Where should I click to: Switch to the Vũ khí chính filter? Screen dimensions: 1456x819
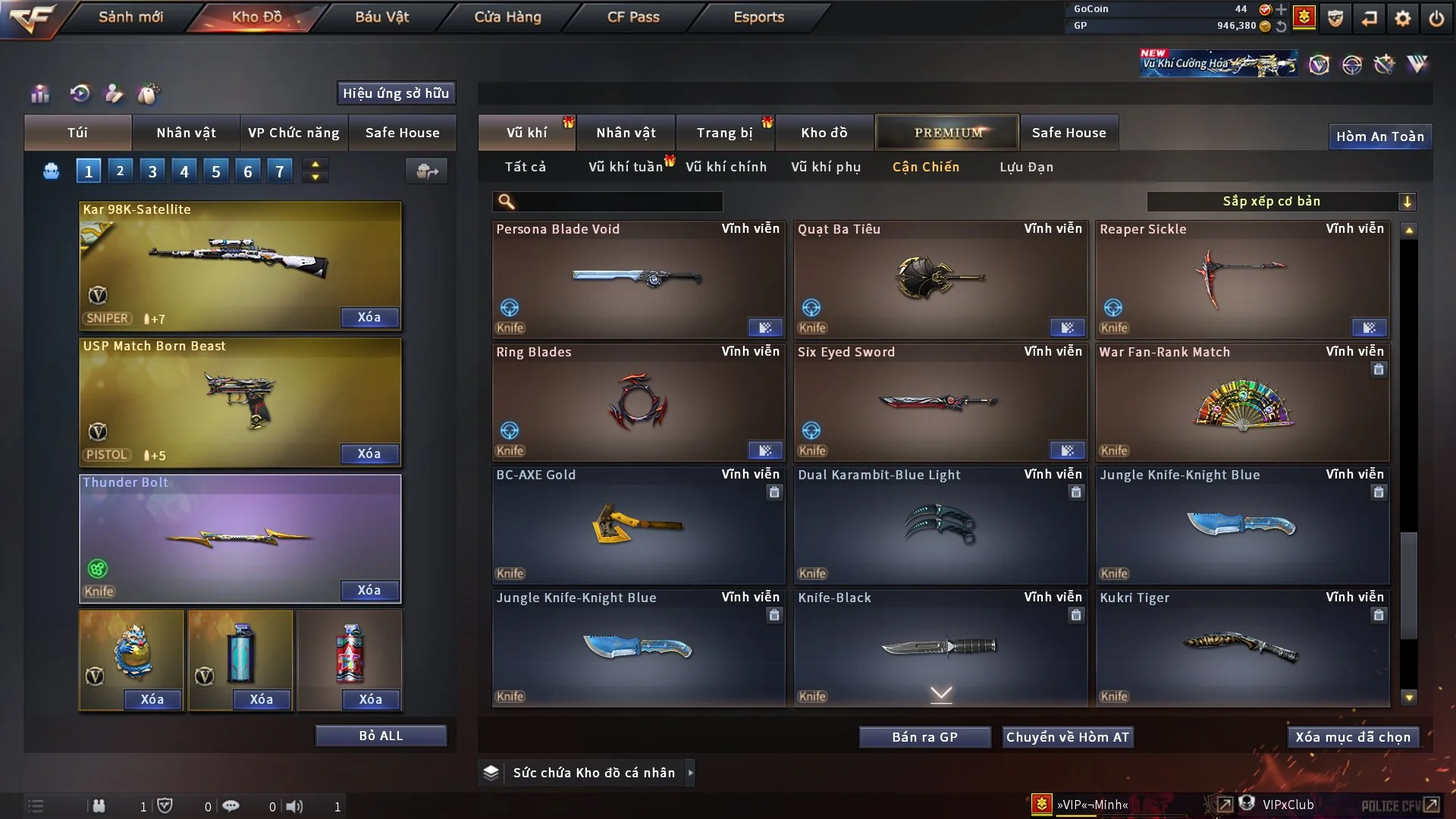coord(726,167)
